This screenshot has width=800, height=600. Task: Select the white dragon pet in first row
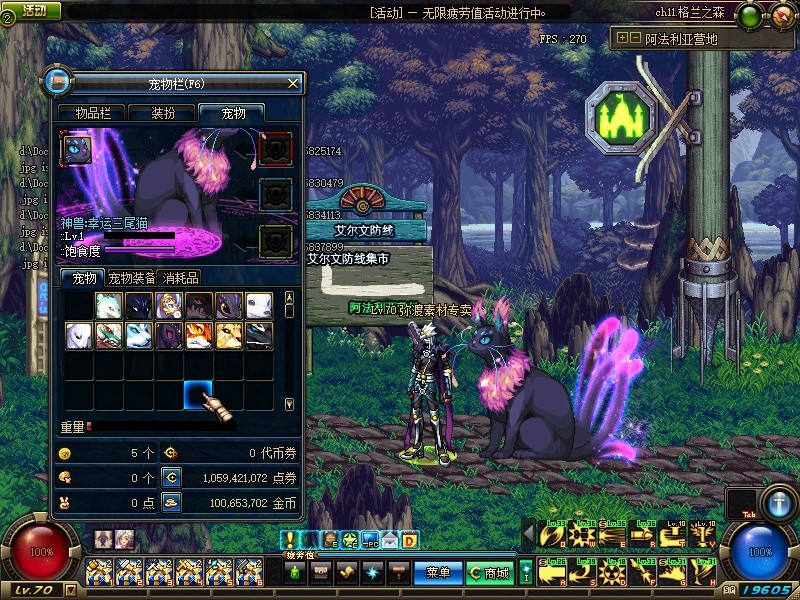tap(109, 305)
